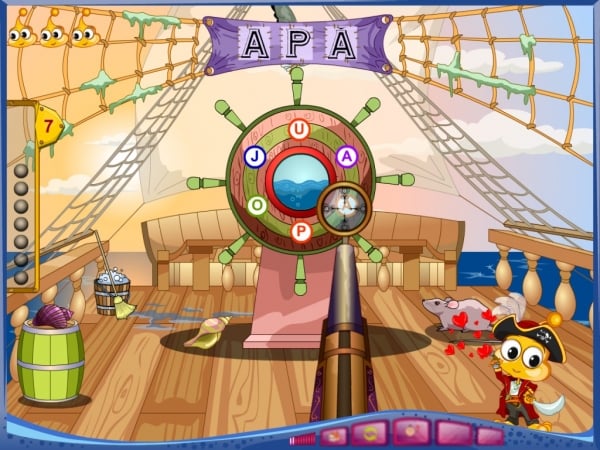600x450 pixels.
Task: Pick the orange letter P target
Action: click(300, 232)
